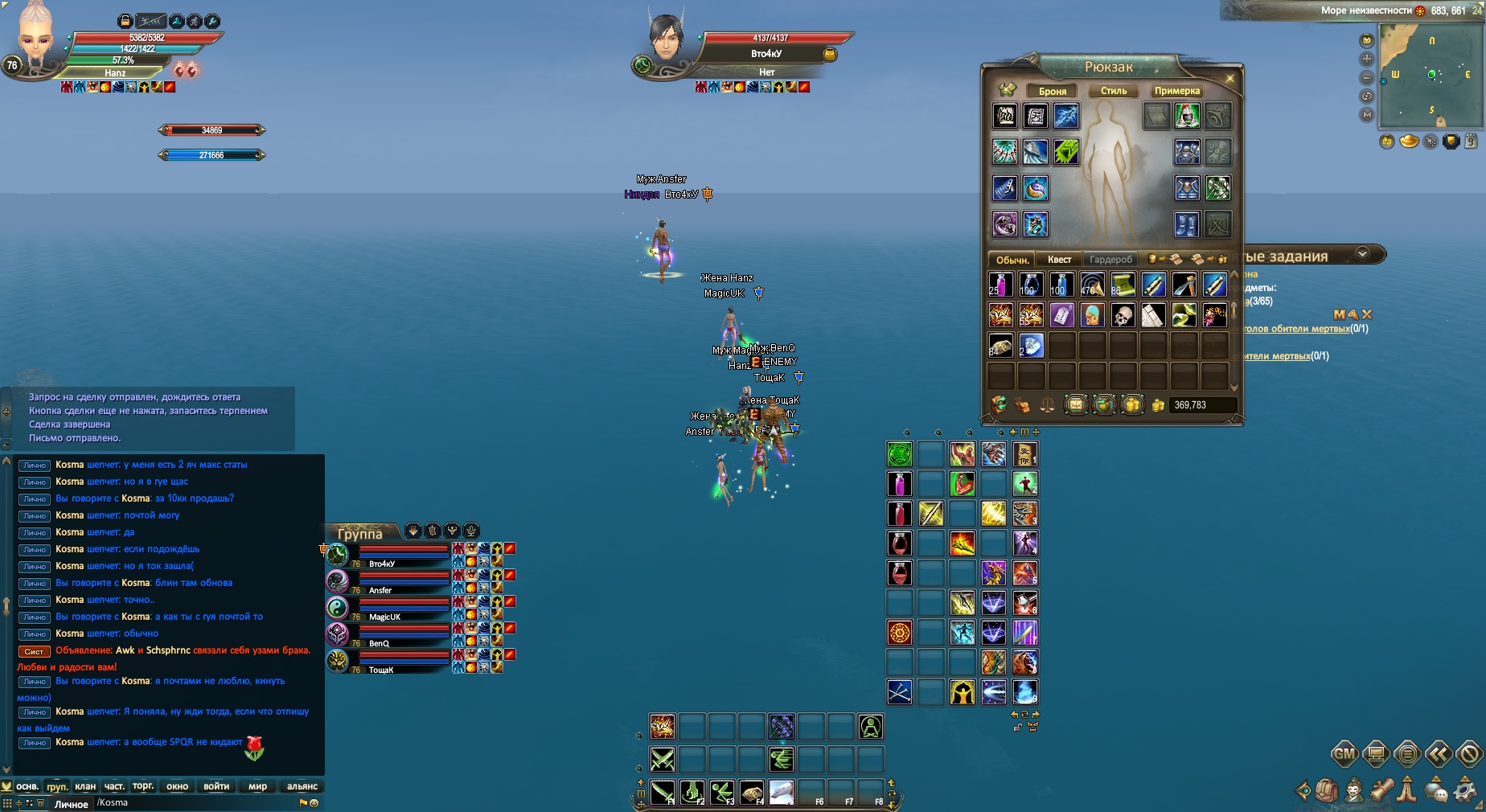
Task: Click the chat input field with /Kosma
Action: pos(193,802)
